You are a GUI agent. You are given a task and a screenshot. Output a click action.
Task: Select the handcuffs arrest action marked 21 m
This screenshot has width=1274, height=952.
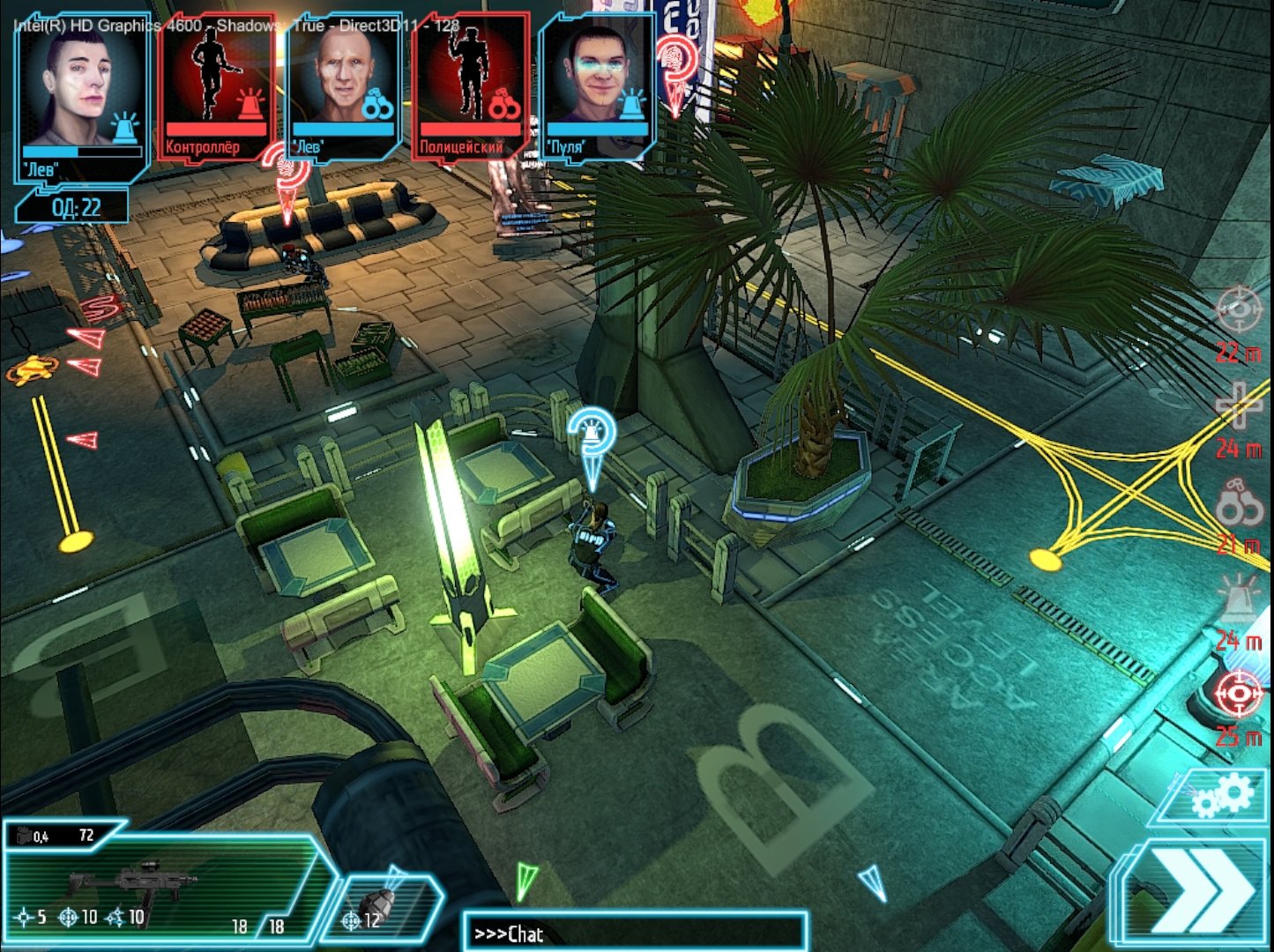[1239, 502]
